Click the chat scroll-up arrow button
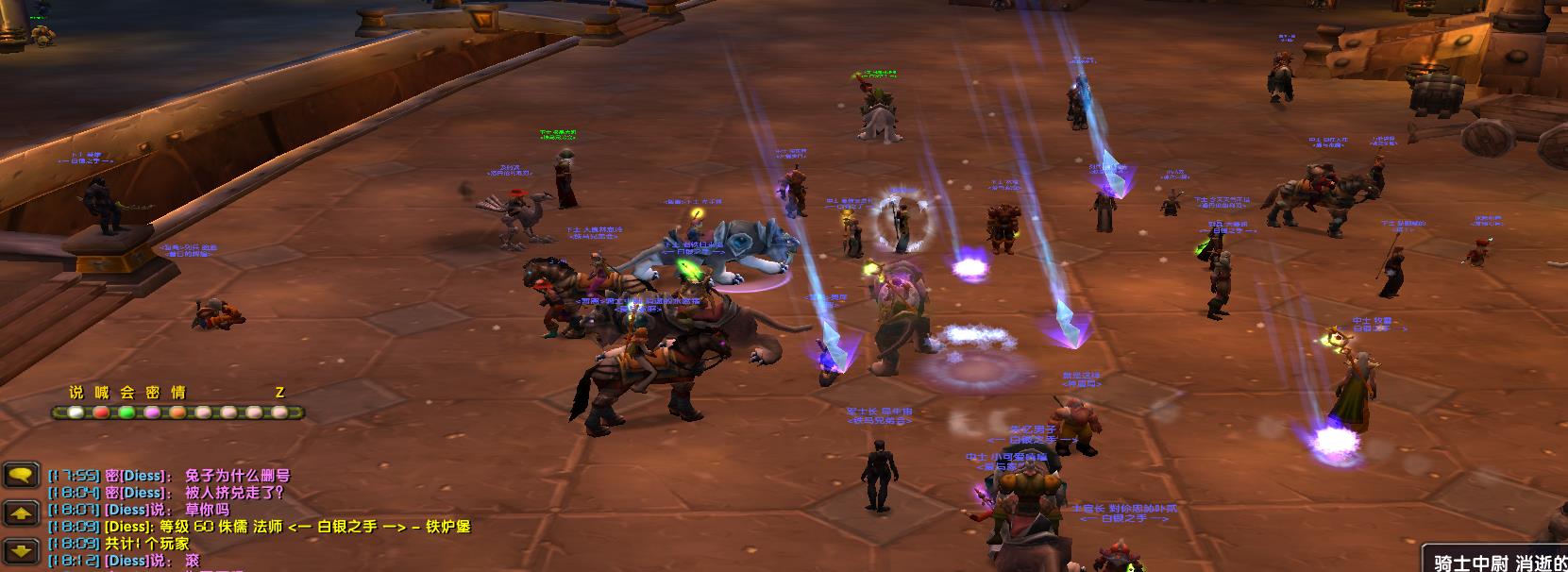This screenshot has height=572, width=1568. [21, 513]
